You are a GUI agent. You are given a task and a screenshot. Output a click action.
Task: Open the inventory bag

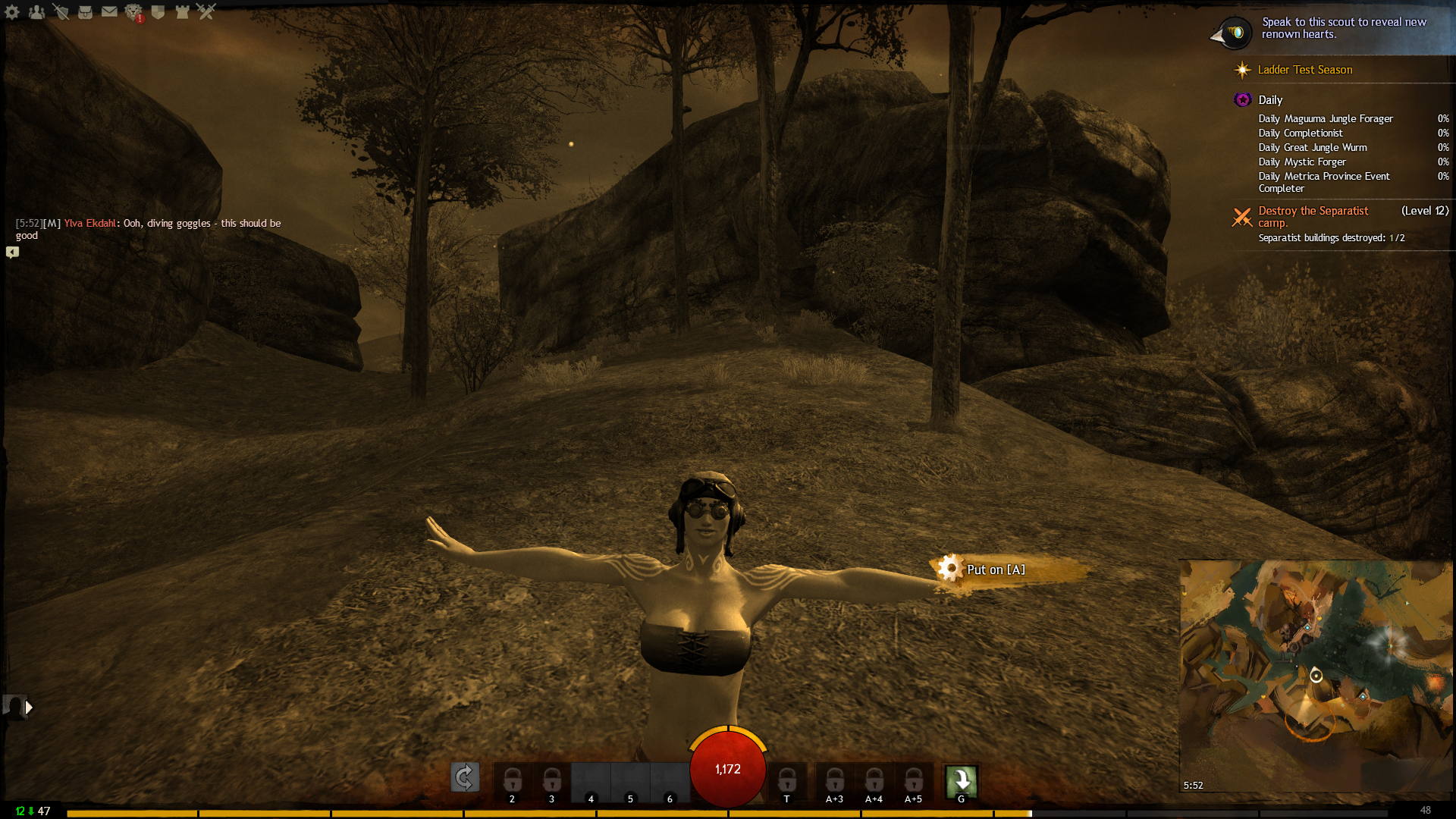85,11
